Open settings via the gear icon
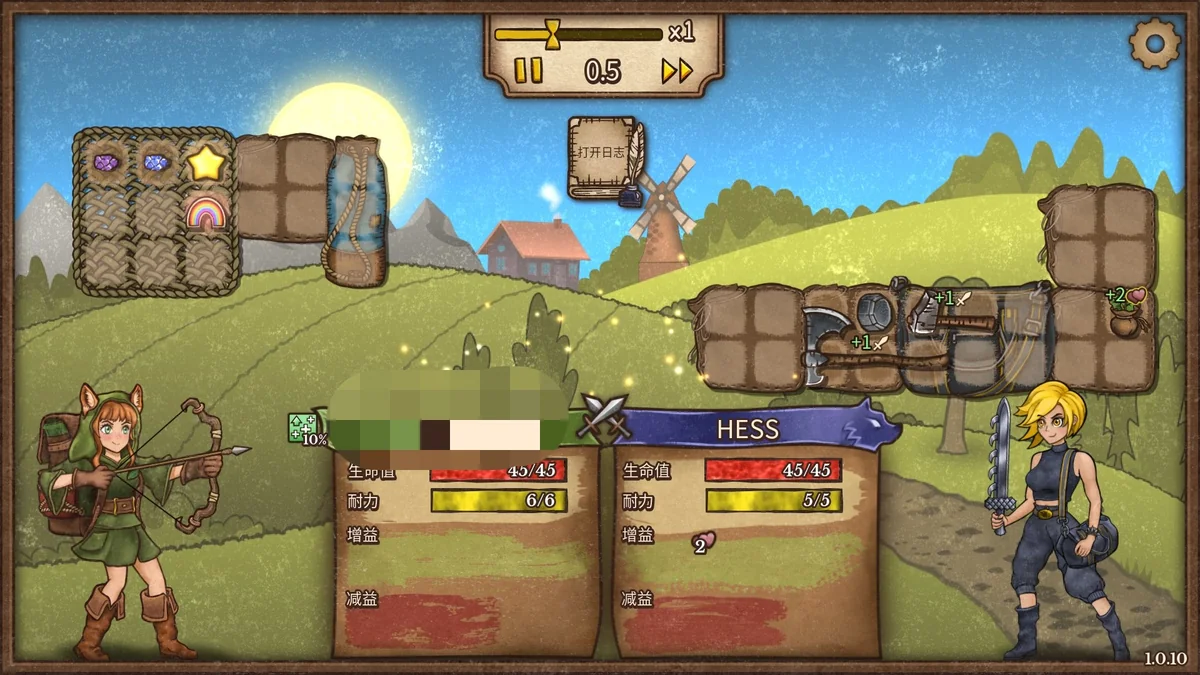Viewport: 1200px width, 675px height. 1154,43
